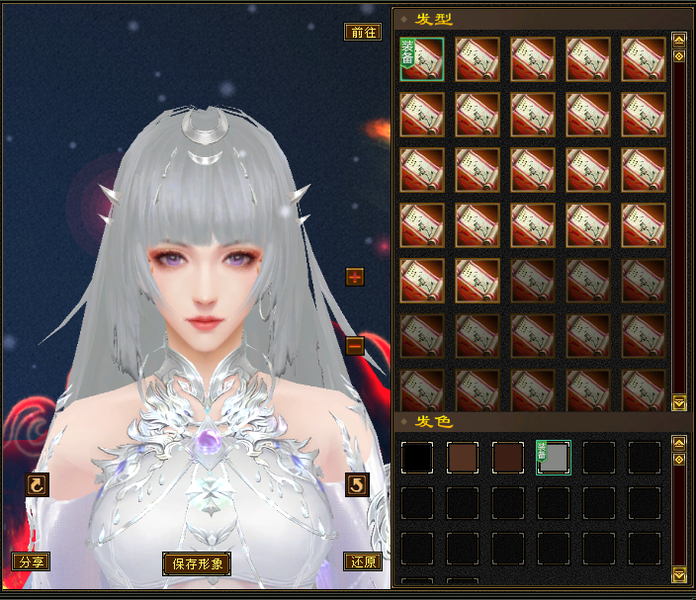696x600 pixels.
Task: Choose the black hair color swatch
Action: pyautogui.click(x=417, y=457)
